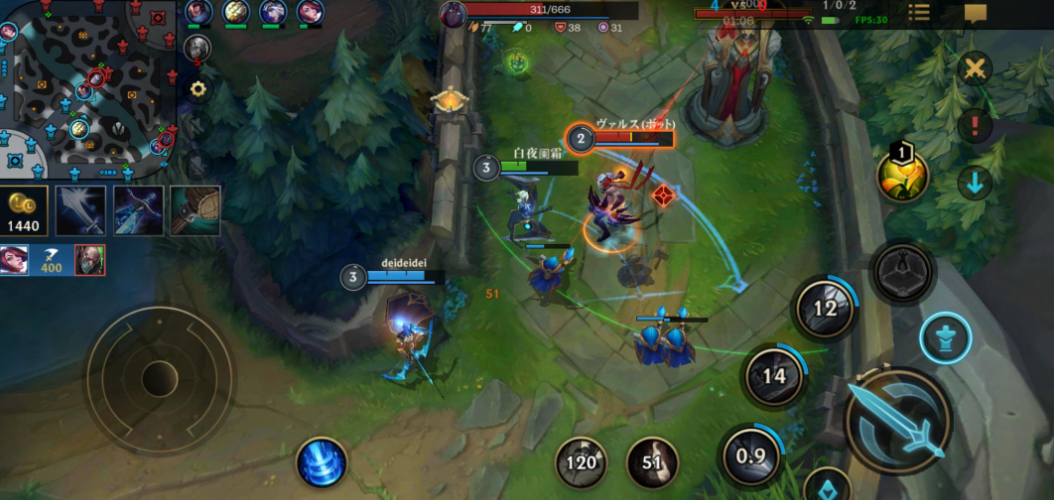Open the gear settings icon beside the minimap
1054x500 pixels.
click(198, 89)
